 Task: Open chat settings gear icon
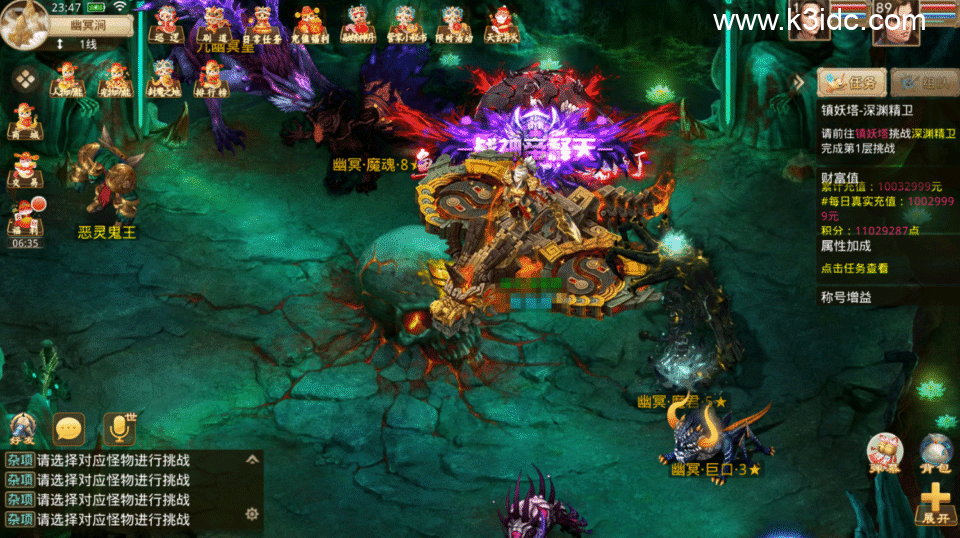tap(252, 514)
